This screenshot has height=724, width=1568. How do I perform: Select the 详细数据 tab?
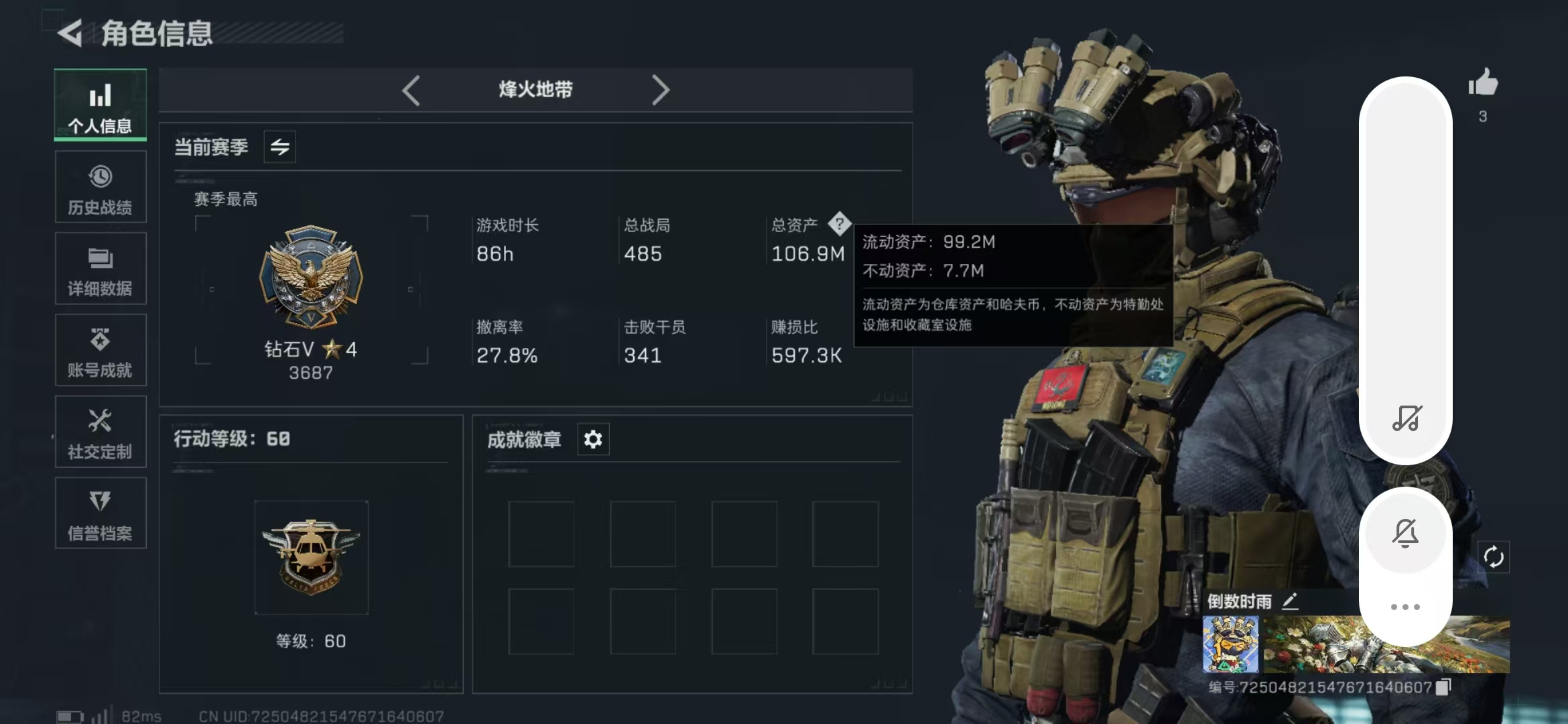coord(101,269)
